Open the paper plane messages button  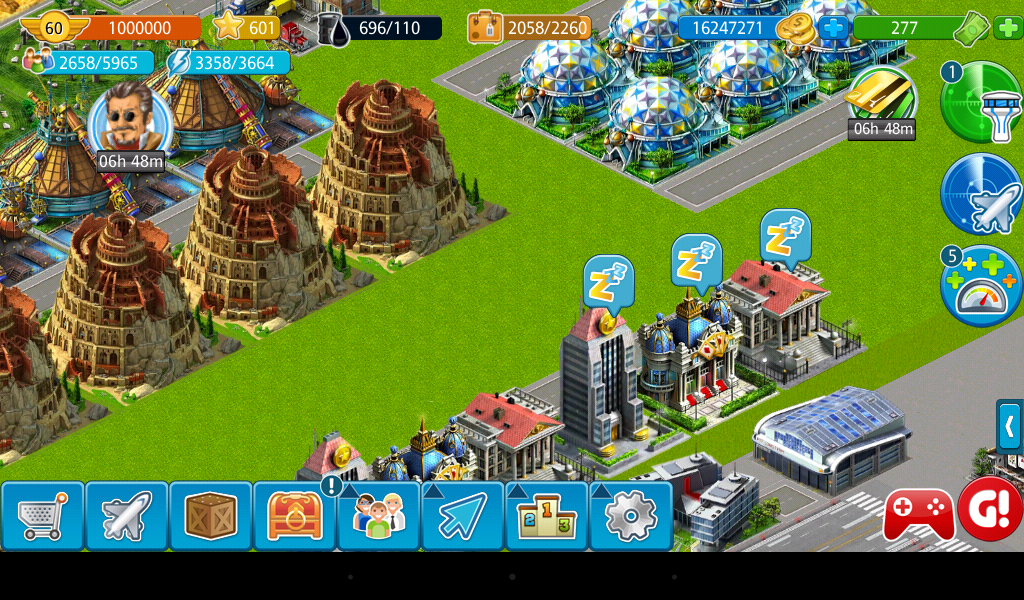(462, 516)
